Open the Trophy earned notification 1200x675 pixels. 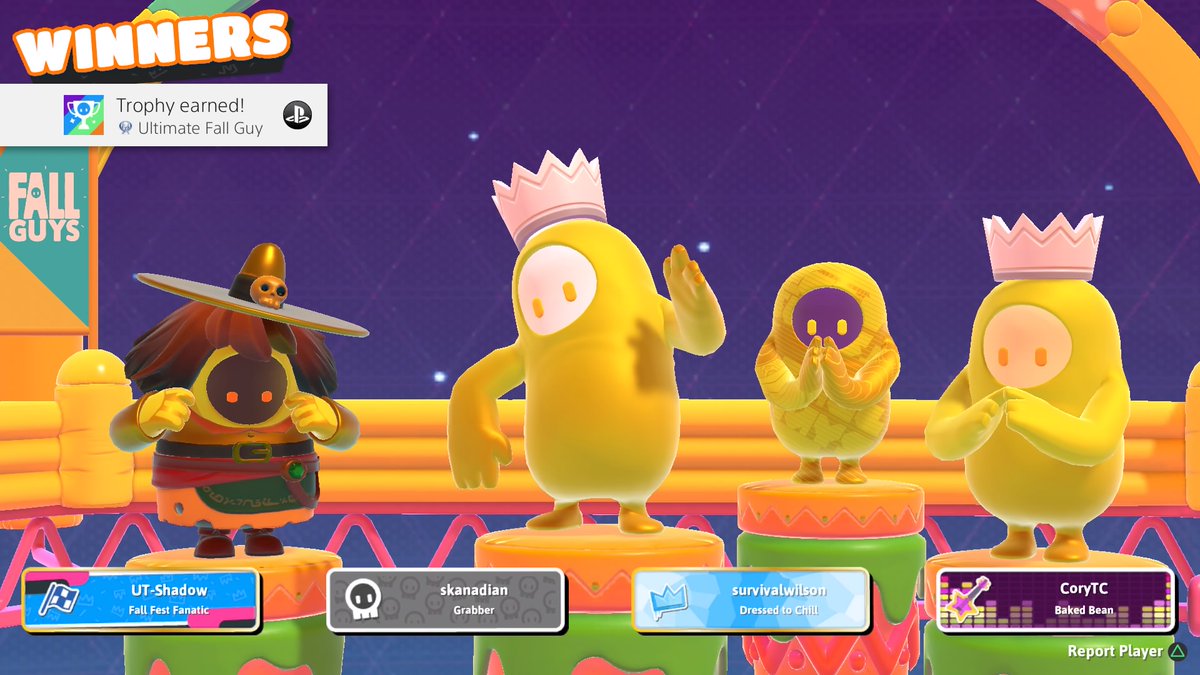[x=164, y=115]
